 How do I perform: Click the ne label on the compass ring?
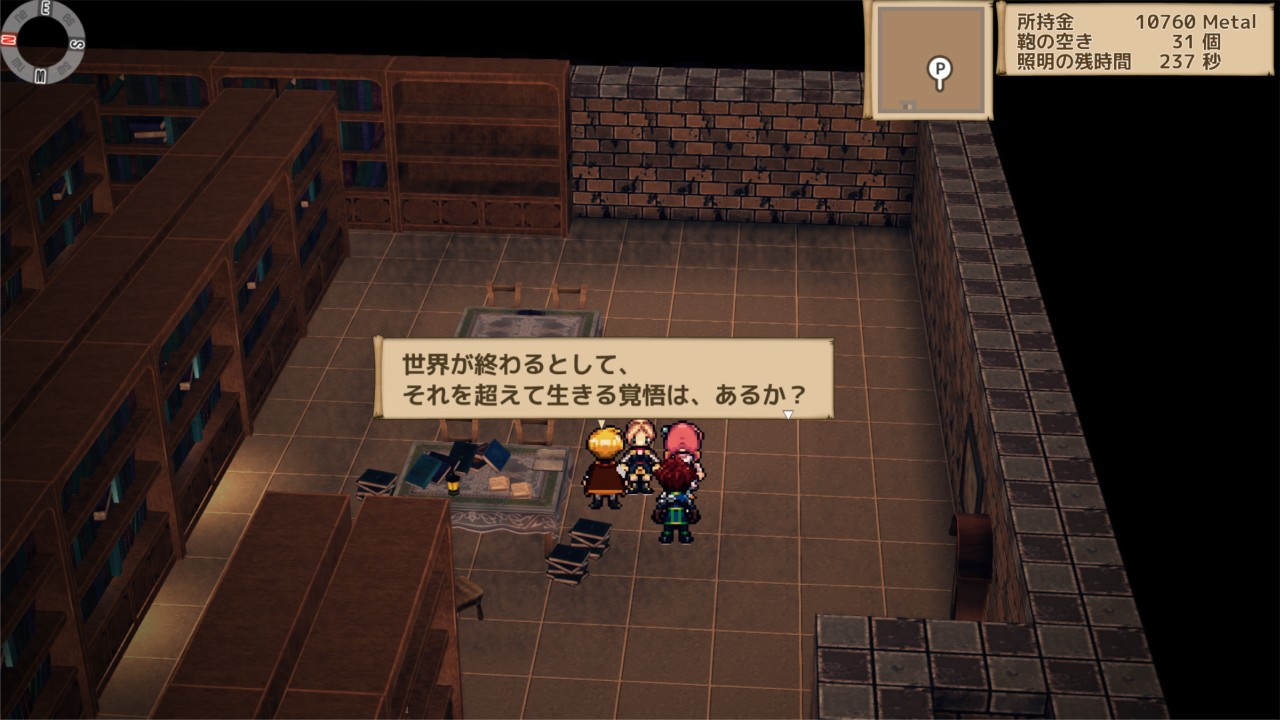click(20, 17)
